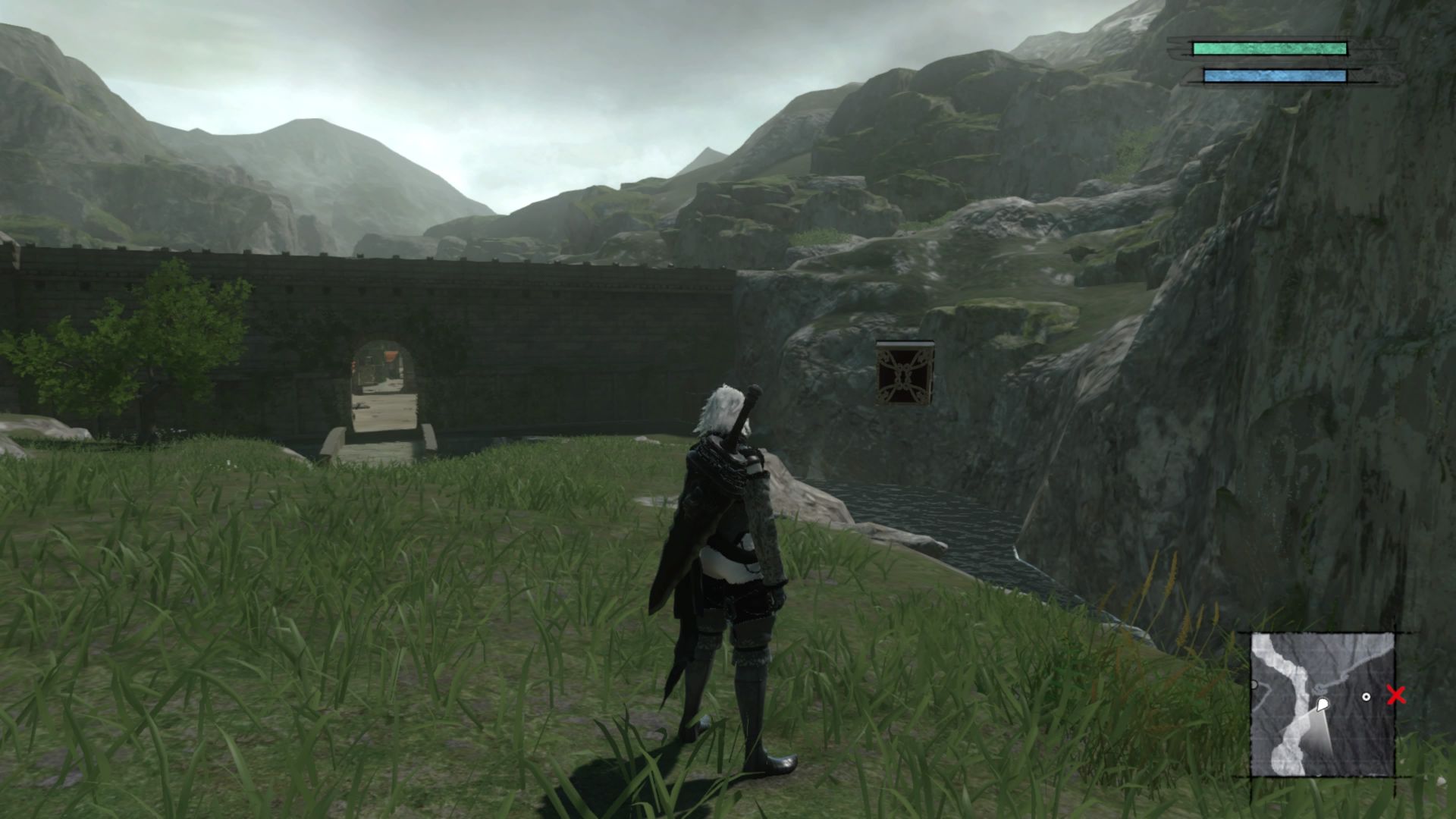This screenshot has width=1456, height=819.
Task: Click the small dot on the minimap's left edge
Action: click(x=1254, y=684)
